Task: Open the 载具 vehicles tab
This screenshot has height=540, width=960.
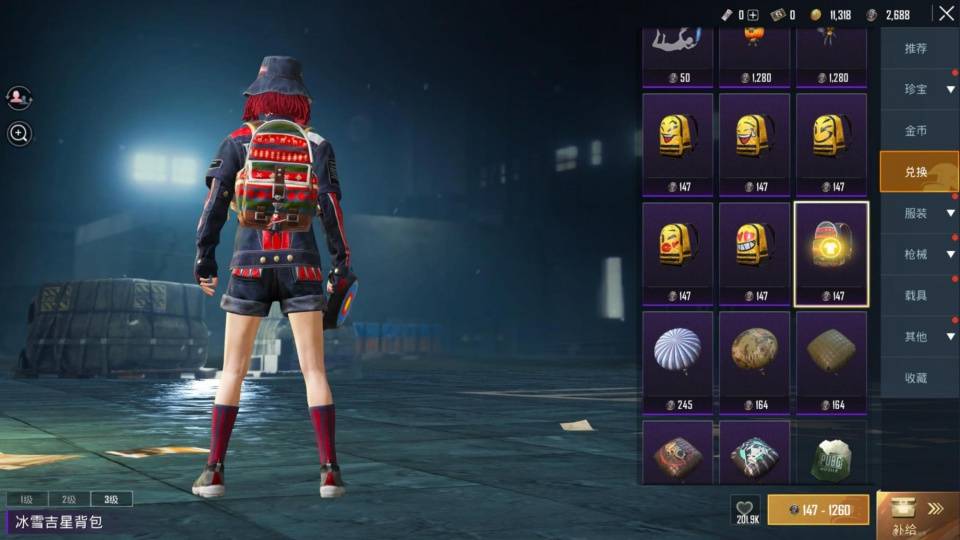Action: [x=916, y=296]
